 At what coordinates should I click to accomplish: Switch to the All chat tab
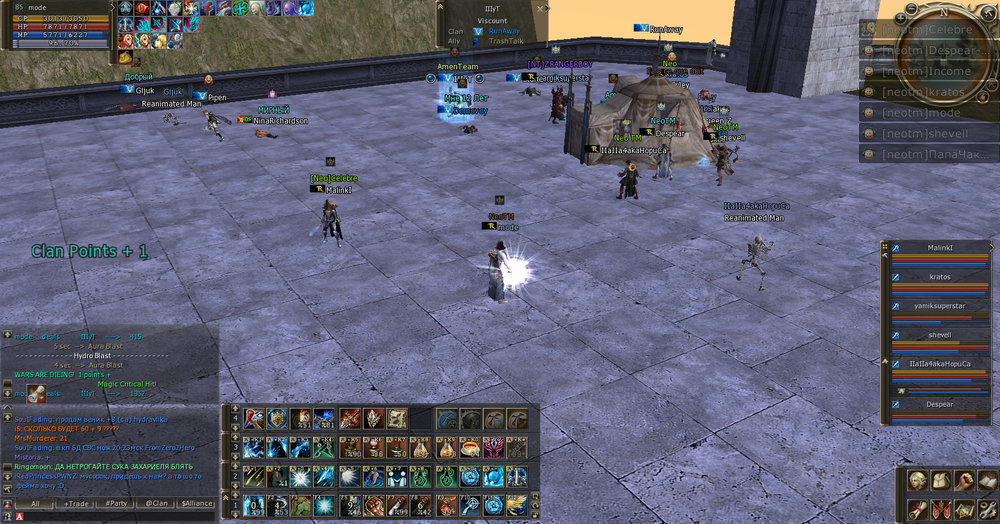34,504
